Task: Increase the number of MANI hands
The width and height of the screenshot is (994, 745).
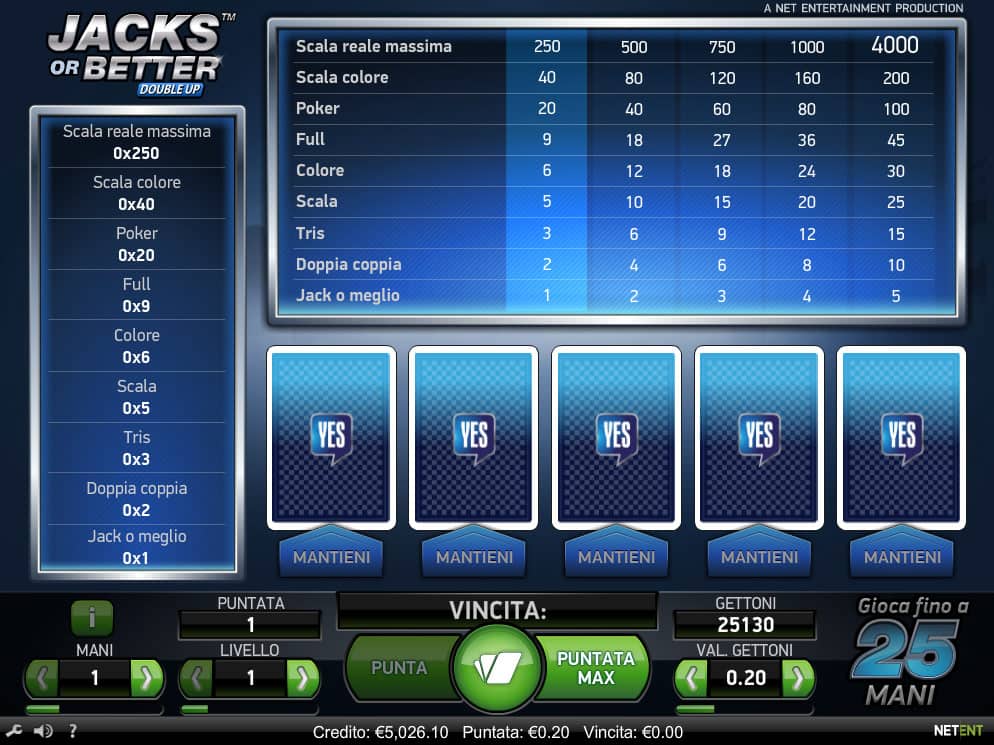Action: coord(146,678)
